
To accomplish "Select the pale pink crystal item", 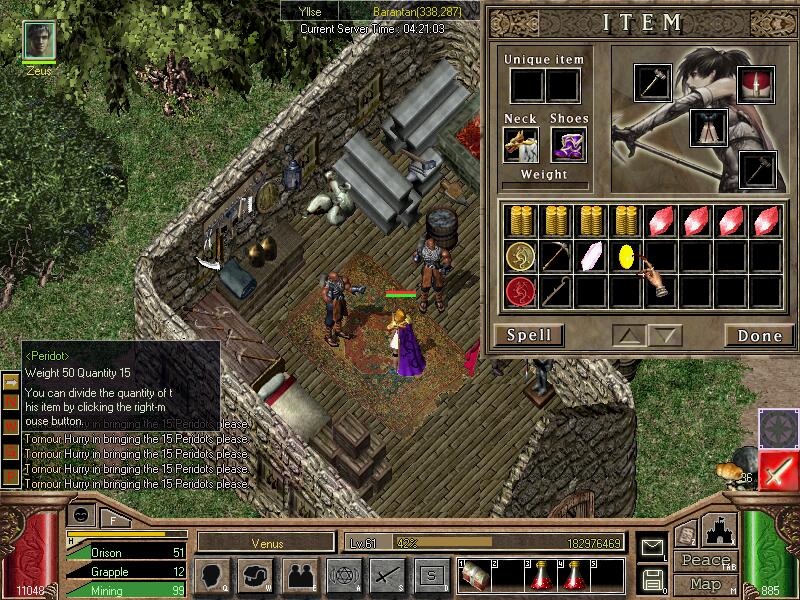I will click(x=592, y=256).
